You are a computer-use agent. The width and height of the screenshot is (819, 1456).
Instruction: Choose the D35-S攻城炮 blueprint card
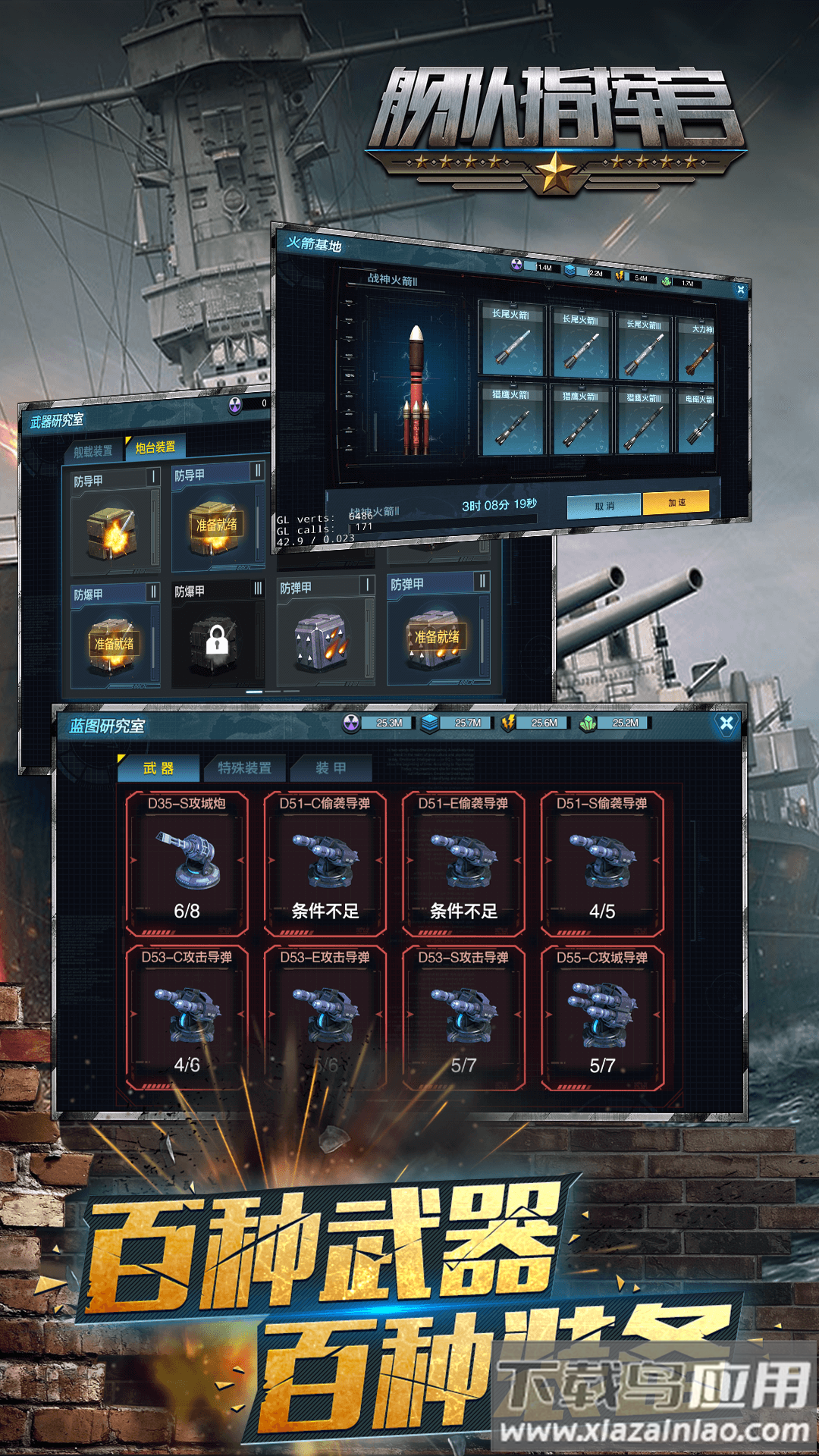tap(187, 863)
